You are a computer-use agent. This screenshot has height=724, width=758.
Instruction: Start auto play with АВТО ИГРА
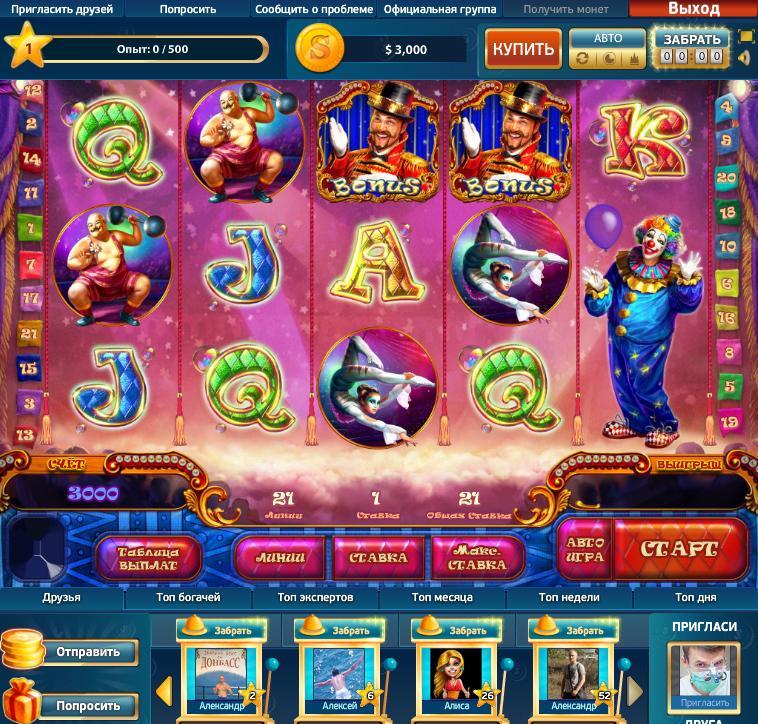(x=584, y=548)
